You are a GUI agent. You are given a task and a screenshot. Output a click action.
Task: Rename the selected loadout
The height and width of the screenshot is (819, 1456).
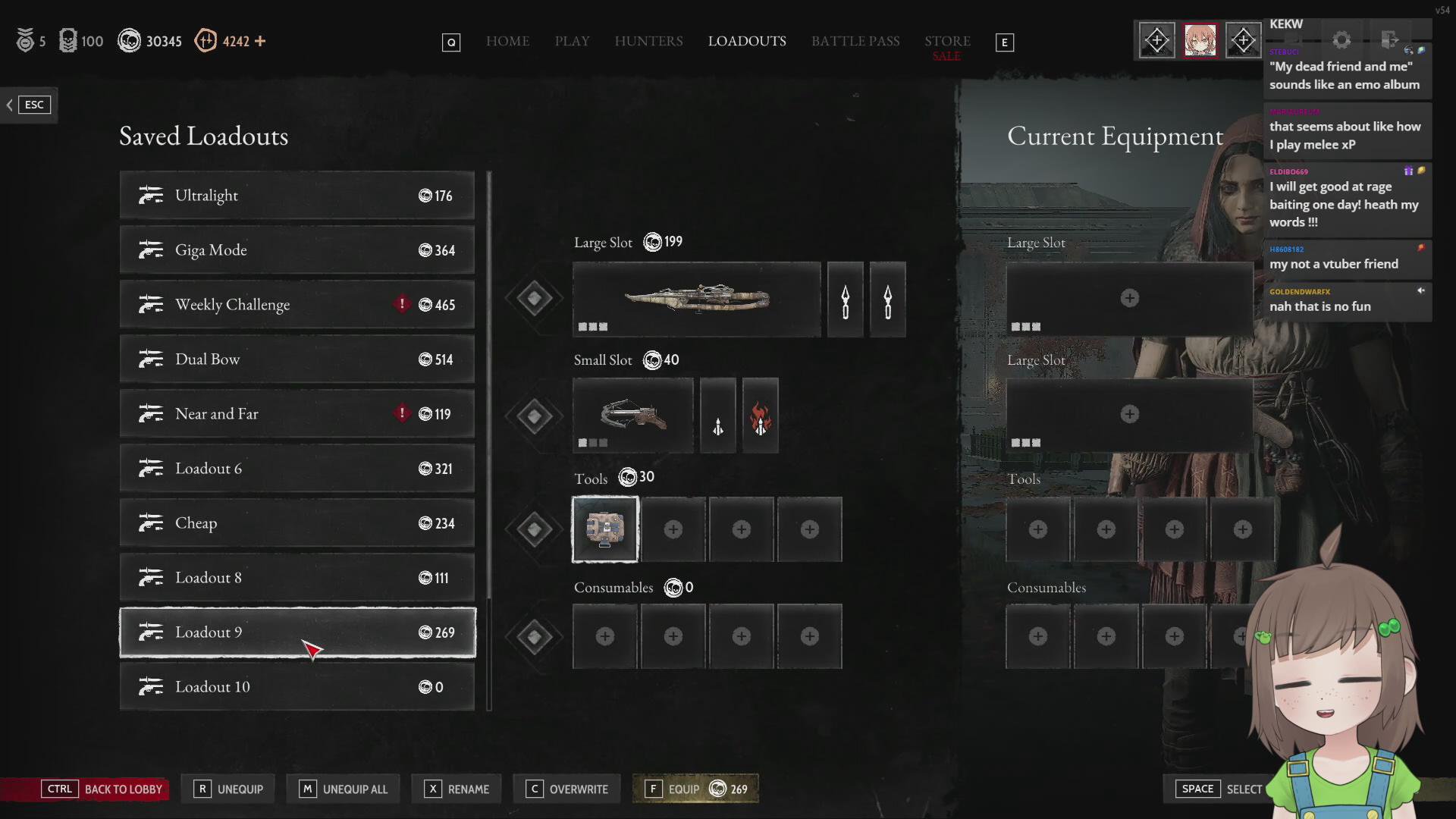click(457, 789)
